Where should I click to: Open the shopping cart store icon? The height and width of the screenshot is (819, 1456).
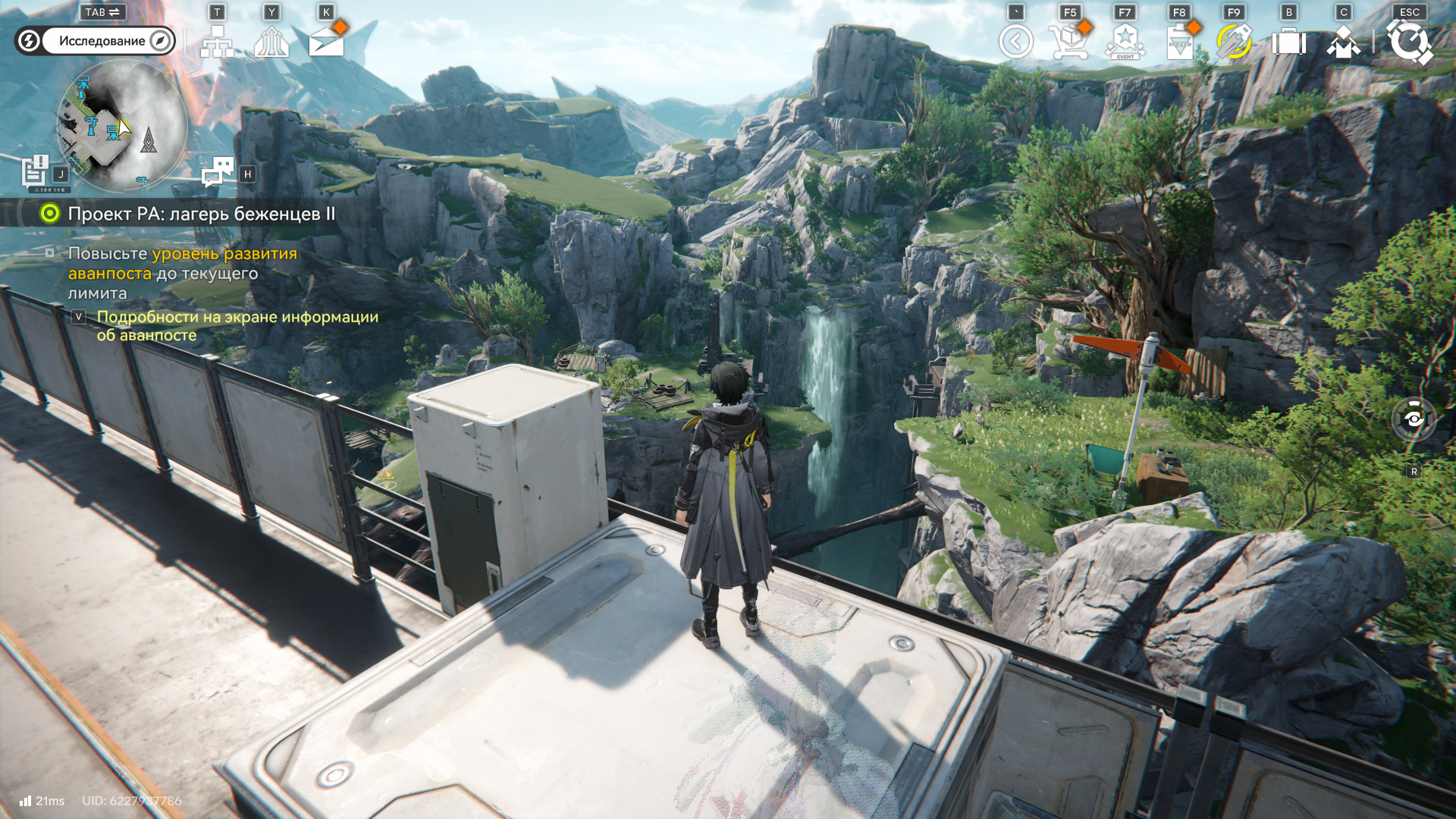click(1069, 42)
